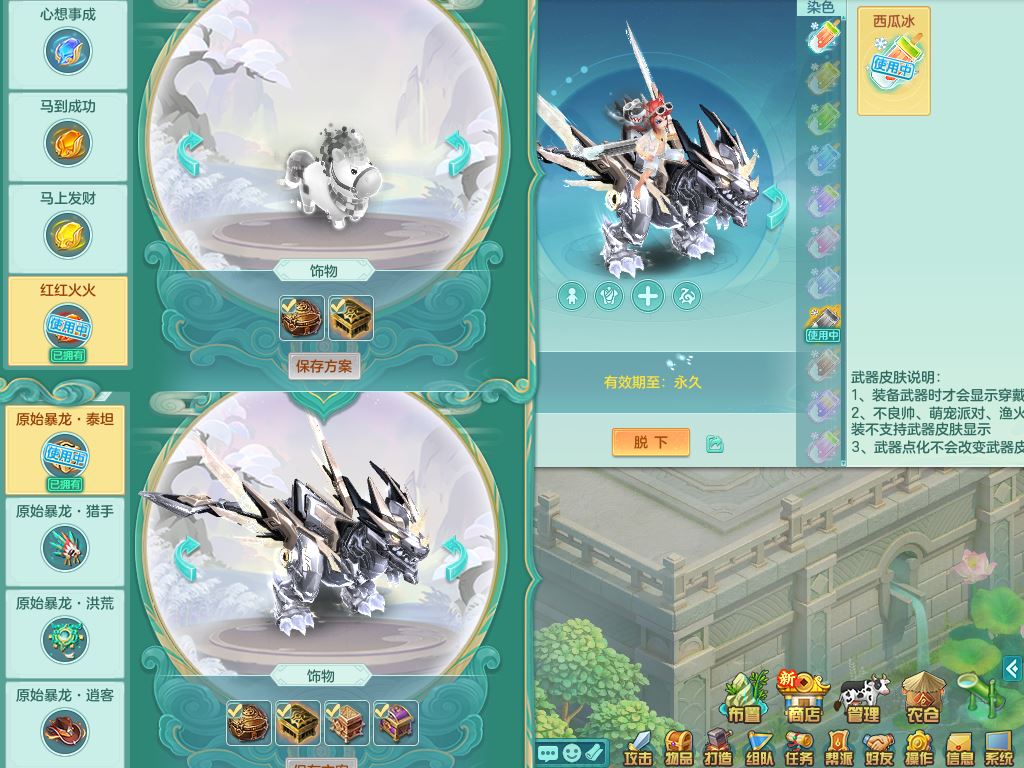1024x768 pixels.
Task: Select the 心想事成 mount skin
Action: pyautogui.click(x=68, y=45)
